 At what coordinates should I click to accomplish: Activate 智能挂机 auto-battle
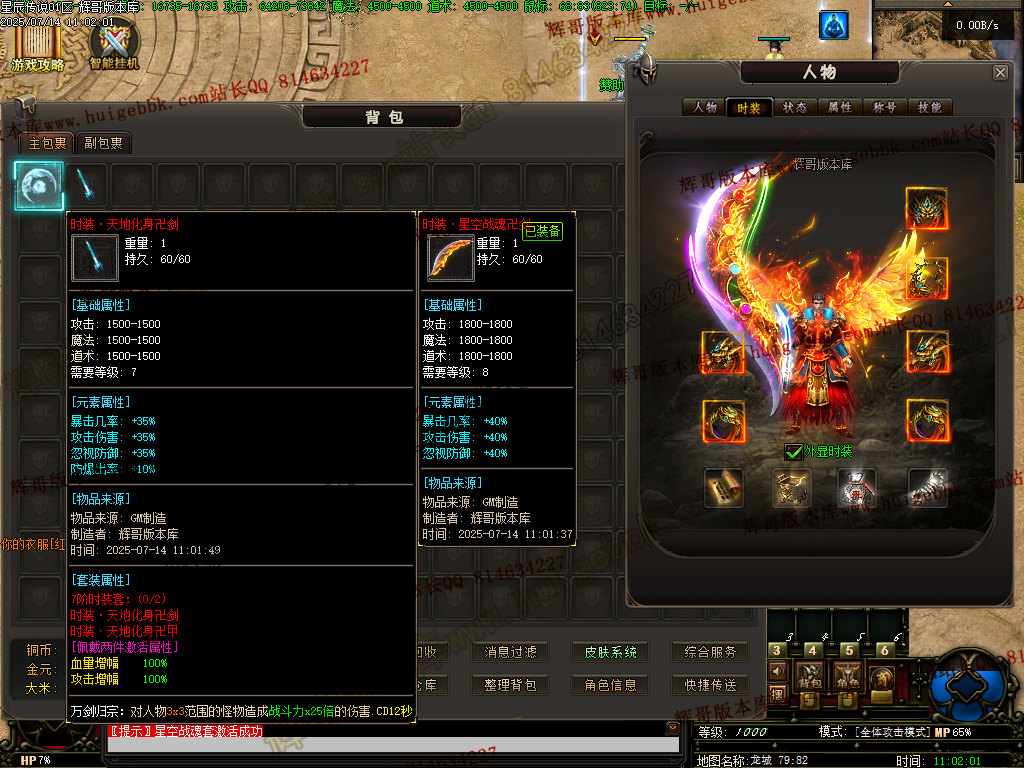(114, 47)
